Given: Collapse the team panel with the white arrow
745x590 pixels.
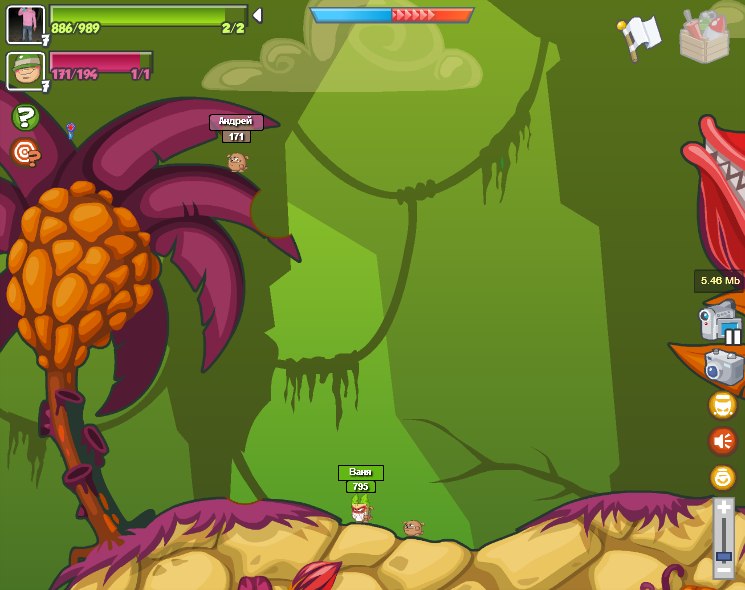Looking at the screenshot, I should pyautogui.click(x=257, y=15).
